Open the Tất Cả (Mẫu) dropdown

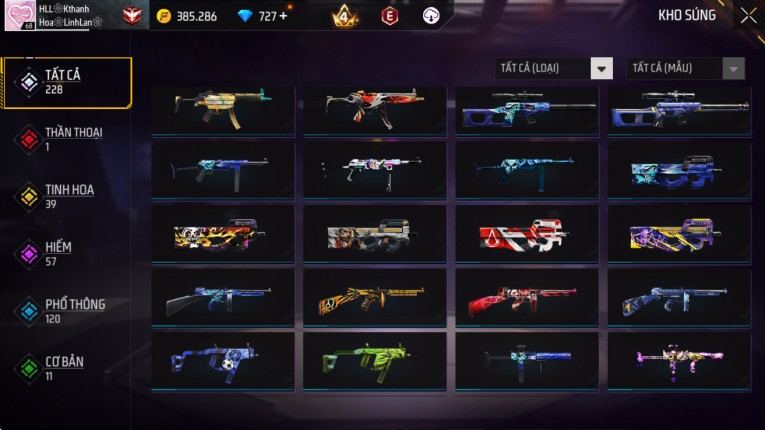(x=686, y=68)
